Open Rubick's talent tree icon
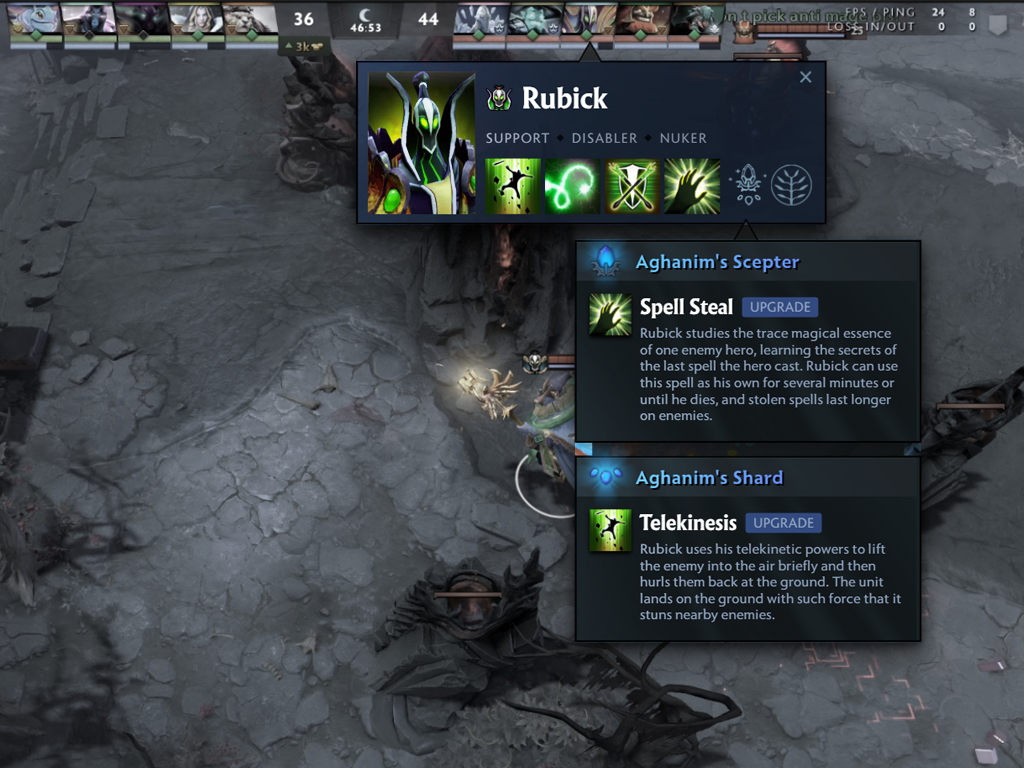The width and height of the screenshot is (1024, 768). point(791,185)
